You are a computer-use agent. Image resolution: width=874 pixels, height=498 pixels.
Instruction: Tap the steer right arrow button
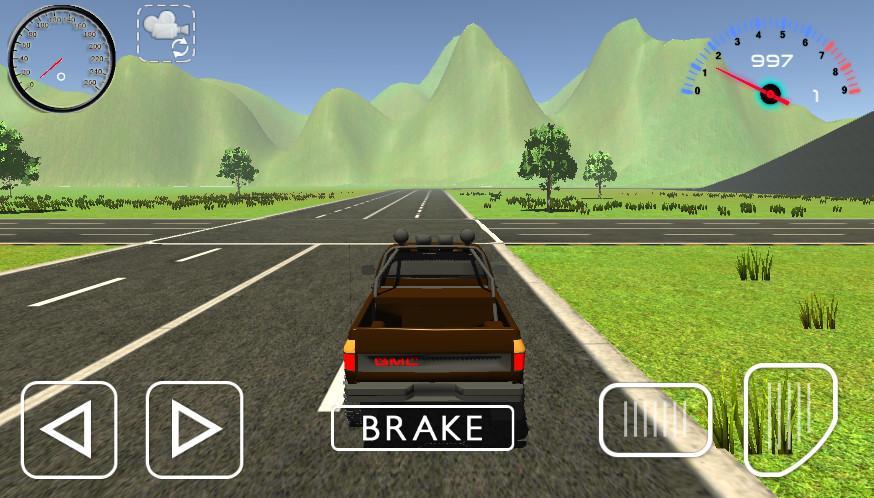click(195, 430)
